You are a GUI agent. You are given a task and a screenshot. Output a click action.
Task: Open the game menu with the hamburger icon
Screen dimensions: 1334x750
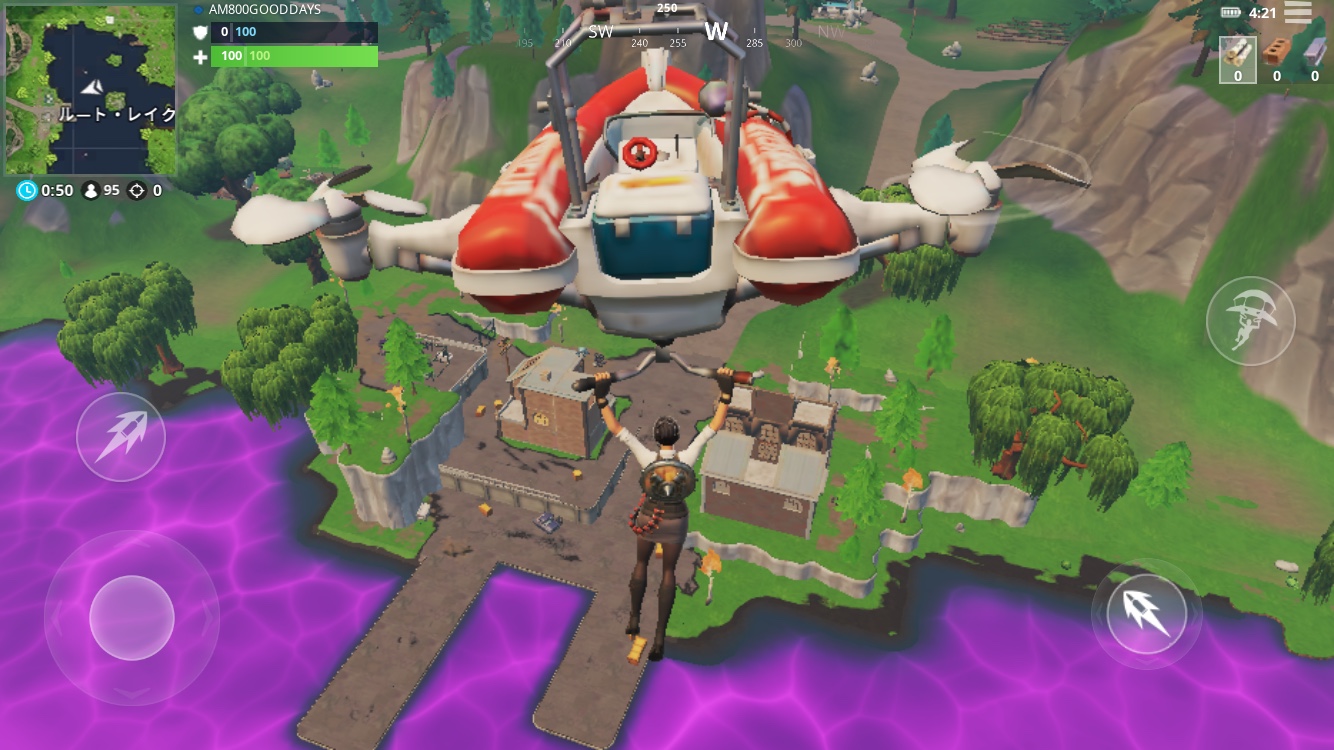click(1297, 11)
